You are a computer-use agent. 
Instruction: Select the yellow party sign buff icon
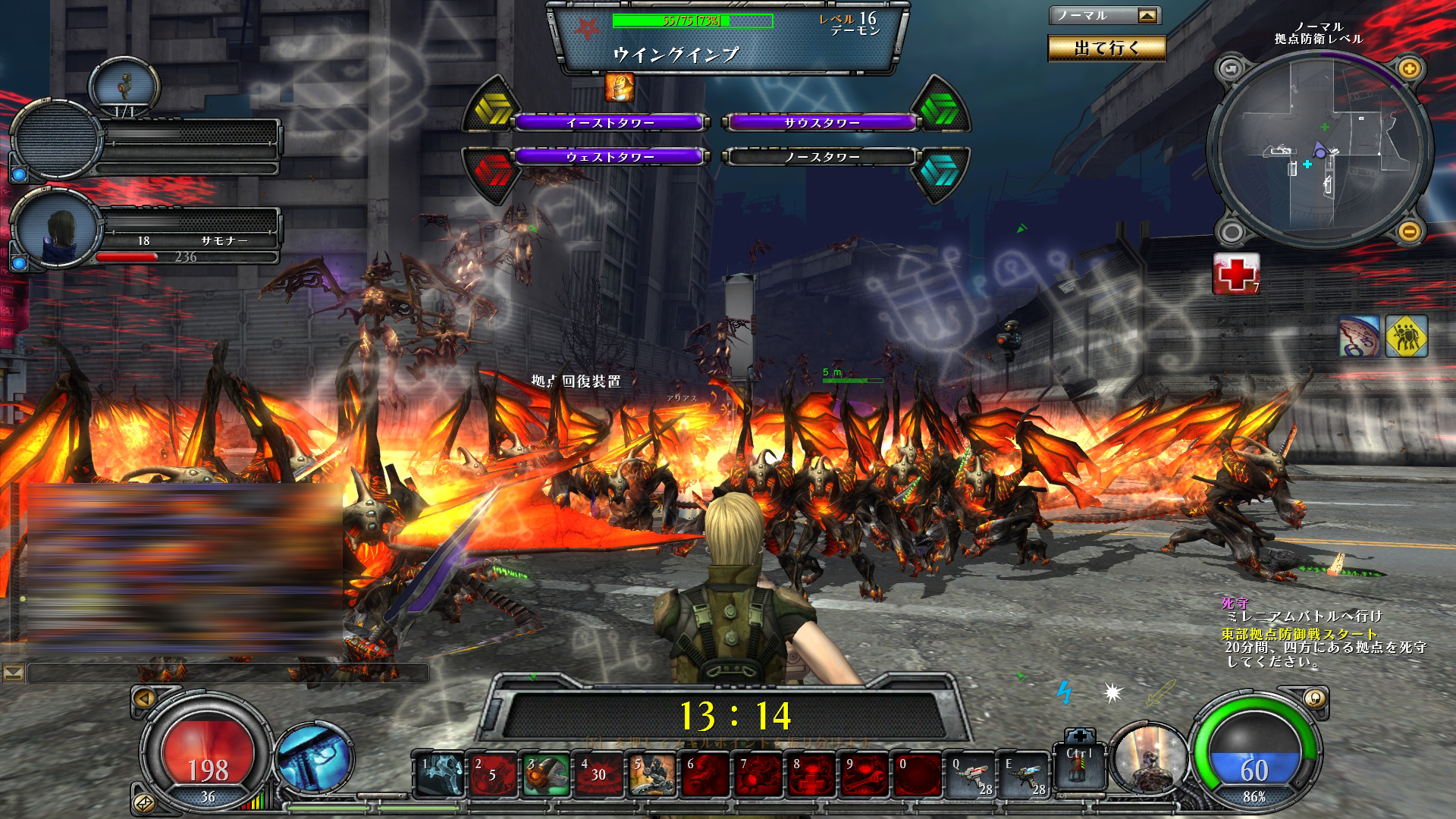tap(1407, 336)
